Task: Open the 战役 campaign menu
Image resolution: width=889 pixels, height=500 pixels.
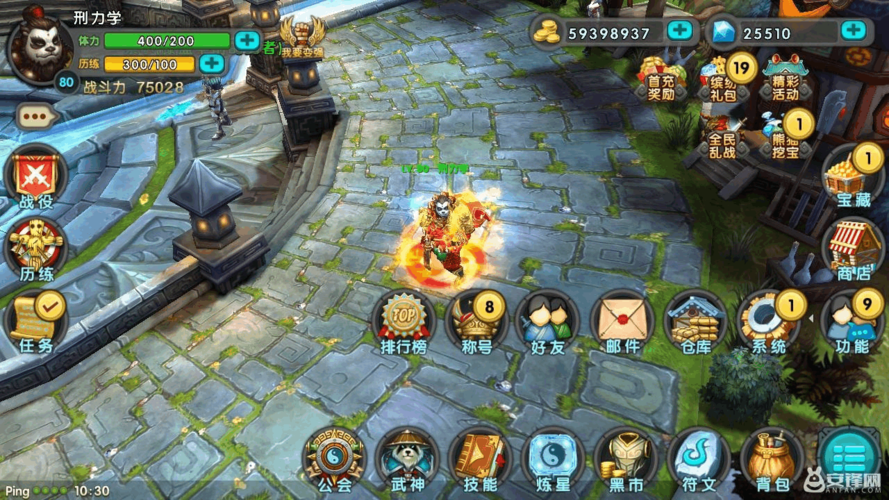Action: pyautogui.click(x=35, y=177)
